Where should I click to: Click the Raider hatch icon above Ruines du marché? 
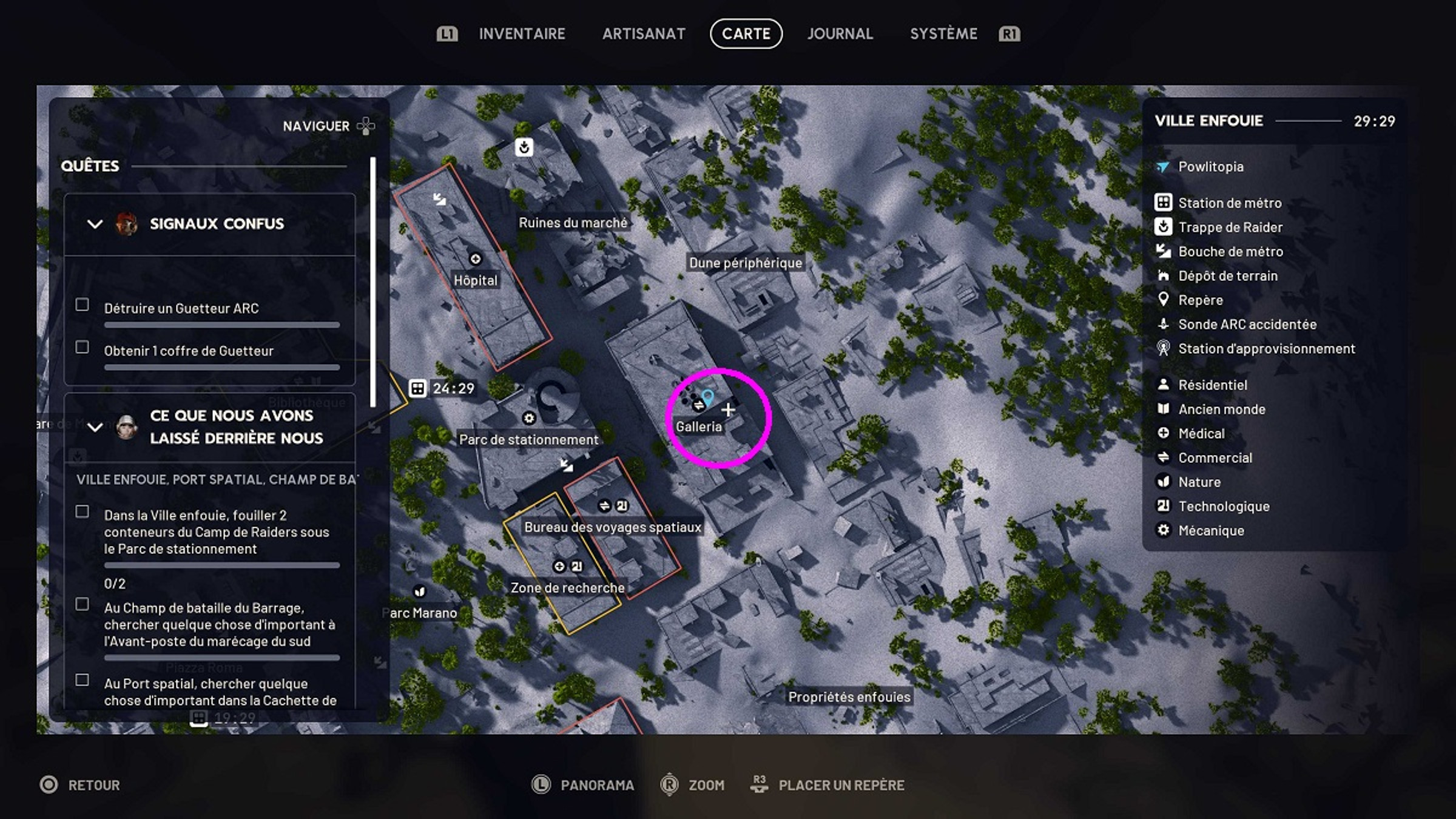(x=524, y=147)
